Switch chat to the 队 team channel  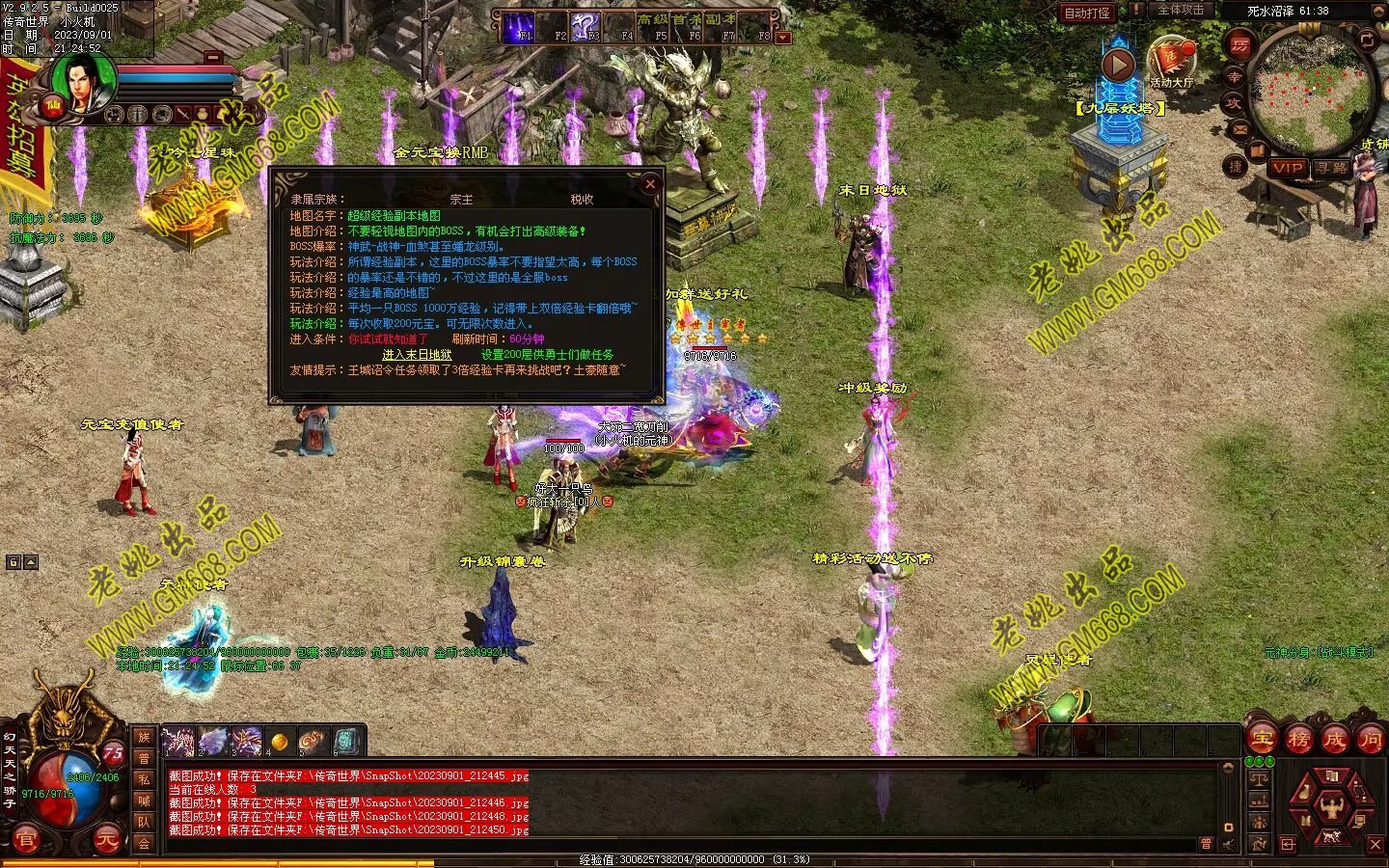click(x=144, y=822)
